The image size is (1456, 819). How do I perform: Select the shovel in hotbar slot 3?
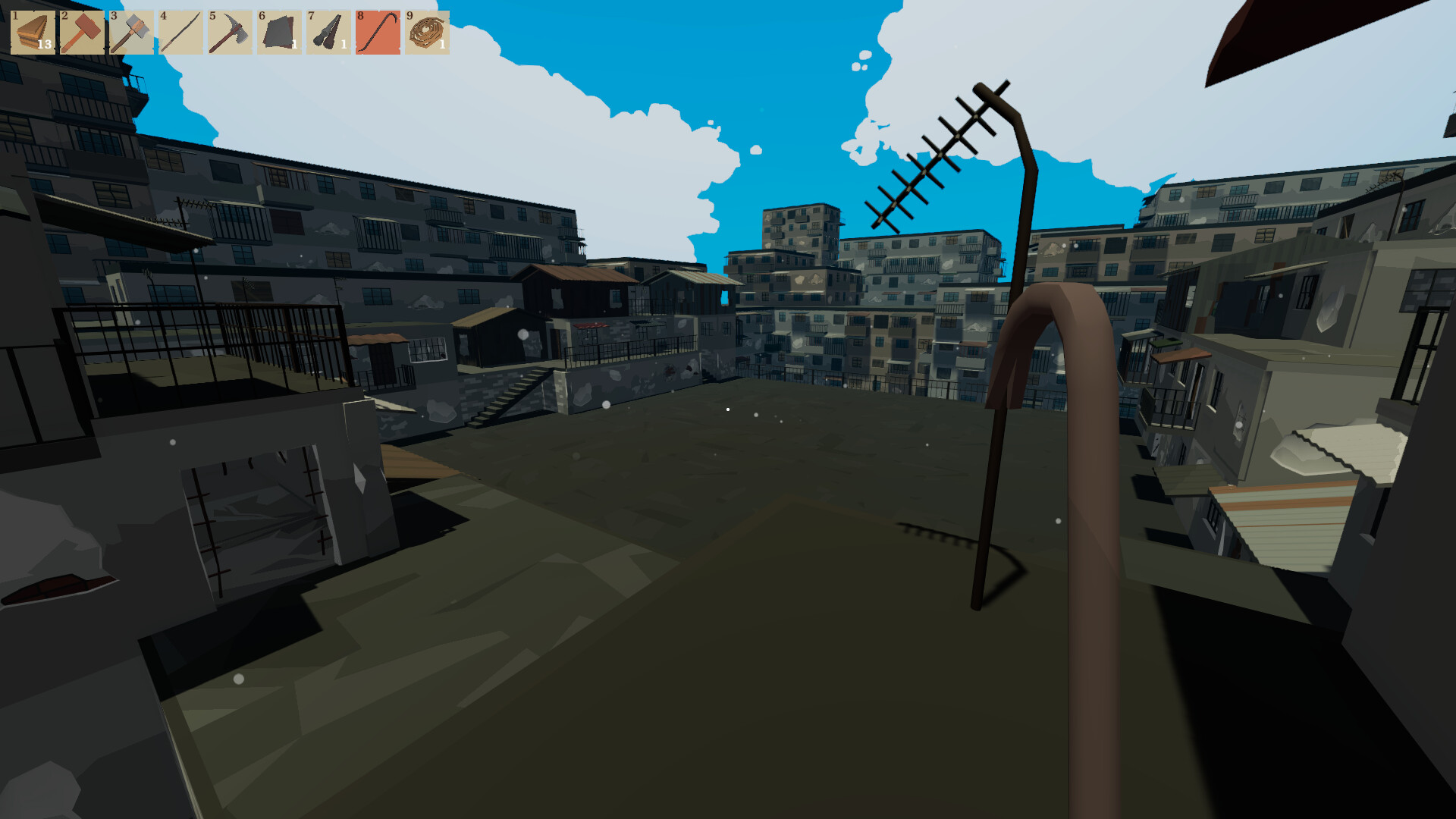(130, 32)
